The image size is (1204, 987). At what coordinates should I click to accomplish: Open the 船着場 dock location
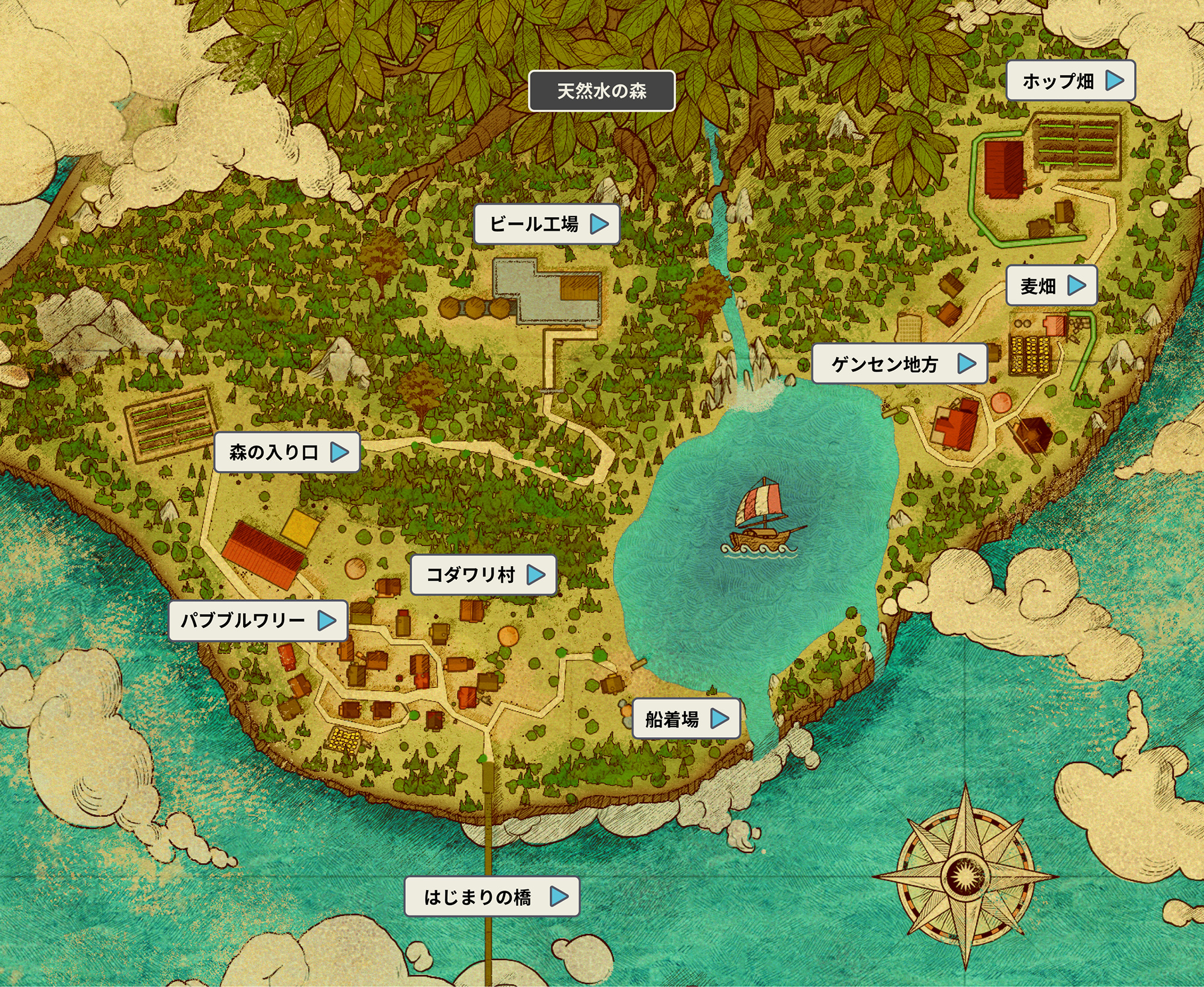pyautogui.click(x=686, y=718)
